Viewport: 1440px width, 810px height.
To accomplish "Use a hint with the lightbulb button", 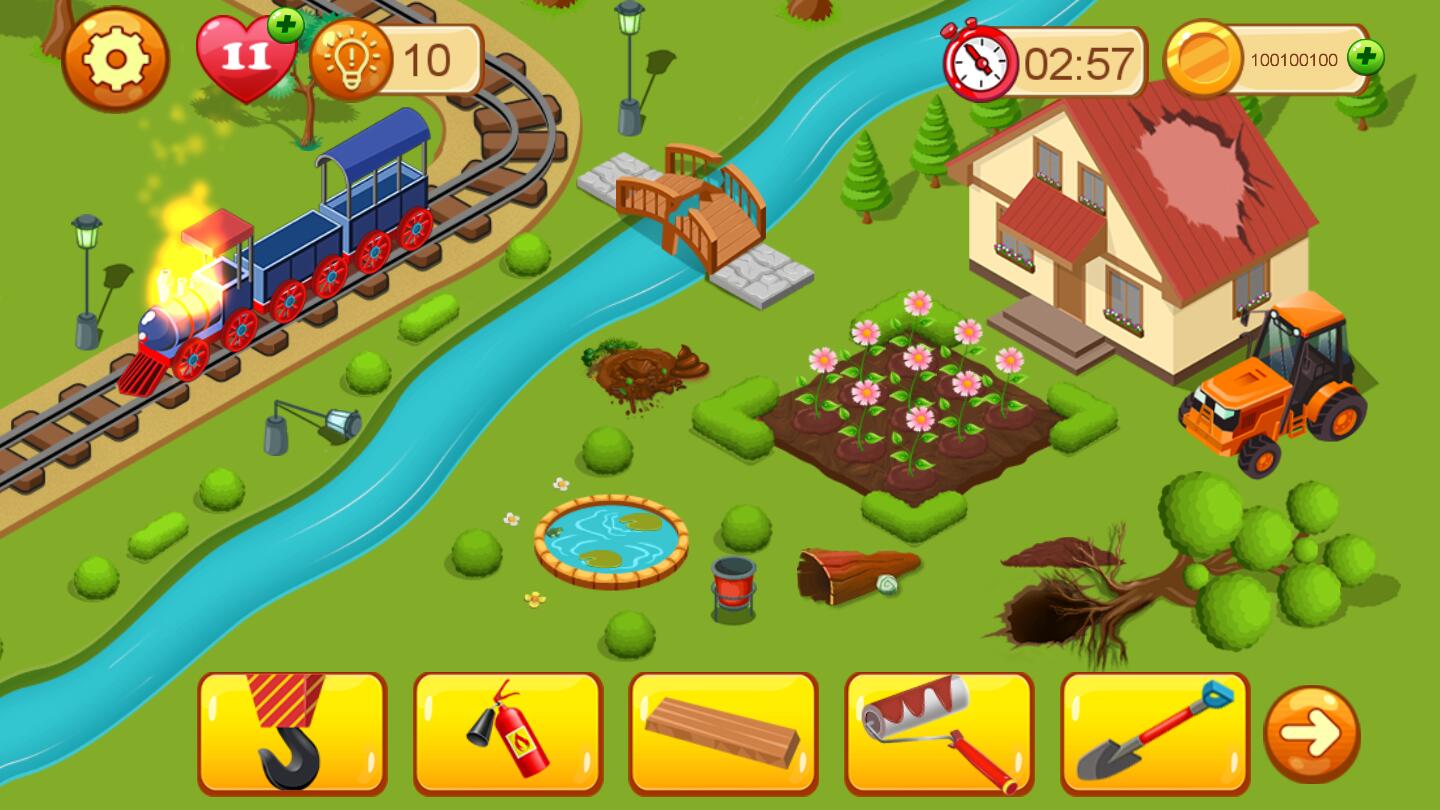I will tap(351, 60).
